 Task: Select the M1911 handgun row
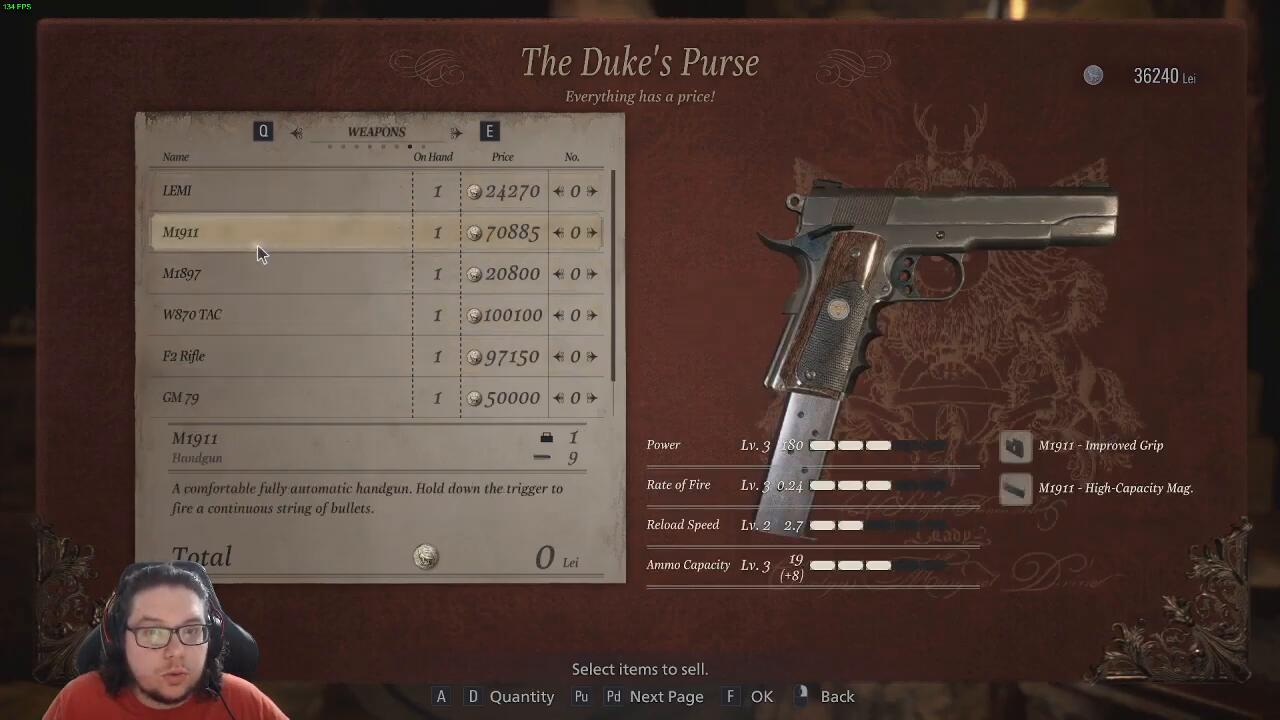coord(280,232)
